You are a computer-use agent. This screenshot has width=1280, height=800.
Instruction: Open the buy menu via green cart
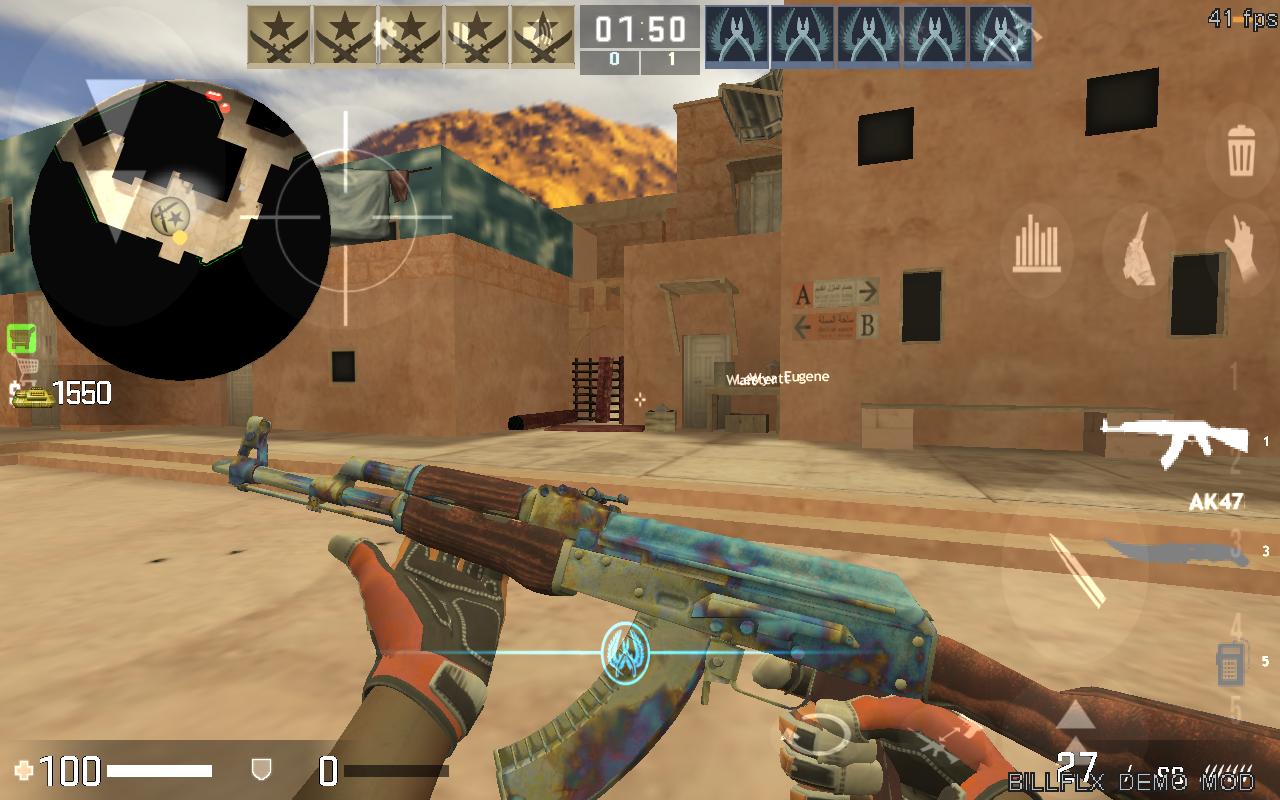(21, 340)
